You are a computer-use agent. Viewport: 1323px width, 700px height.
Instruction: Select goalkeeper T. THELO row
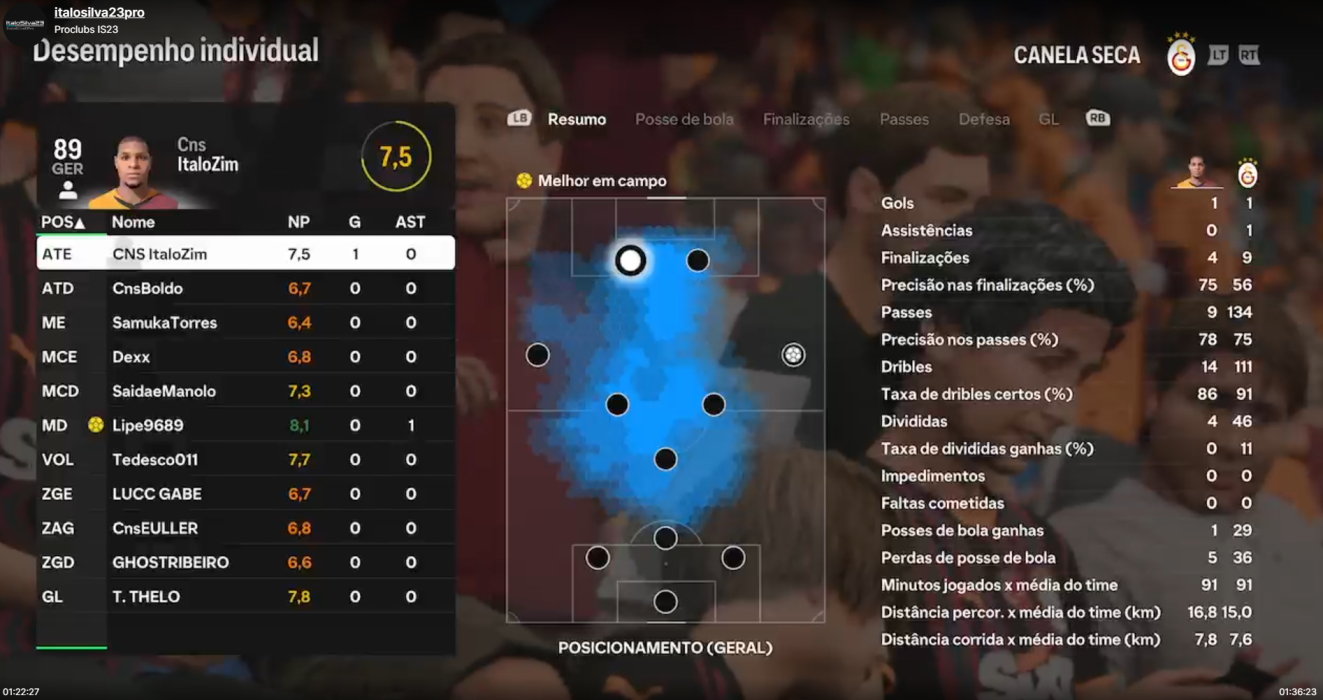click(245, 597)
